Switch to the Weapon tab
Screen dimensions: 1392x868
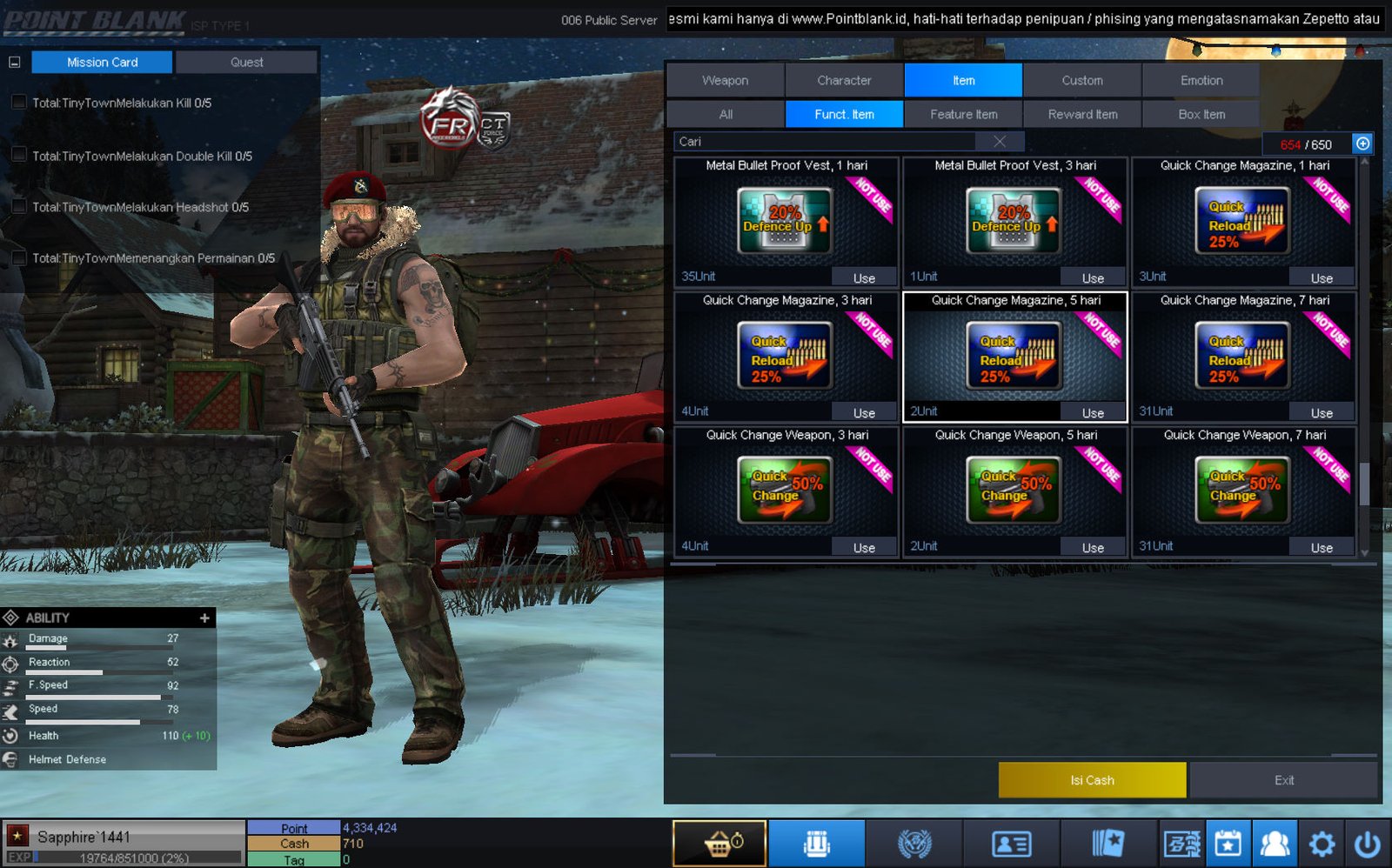tap(725, 80)
